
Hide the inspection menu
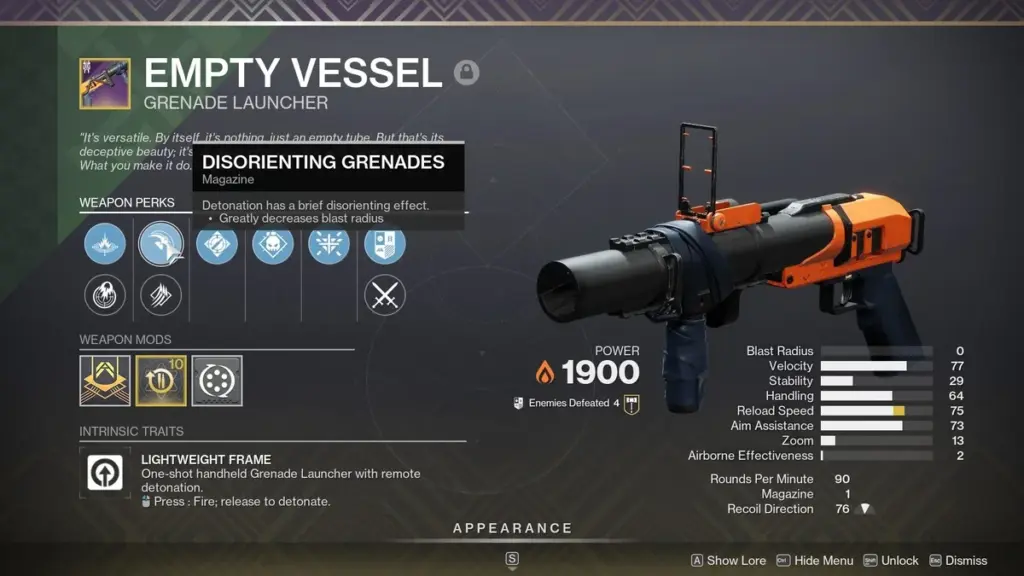(815, 561)
